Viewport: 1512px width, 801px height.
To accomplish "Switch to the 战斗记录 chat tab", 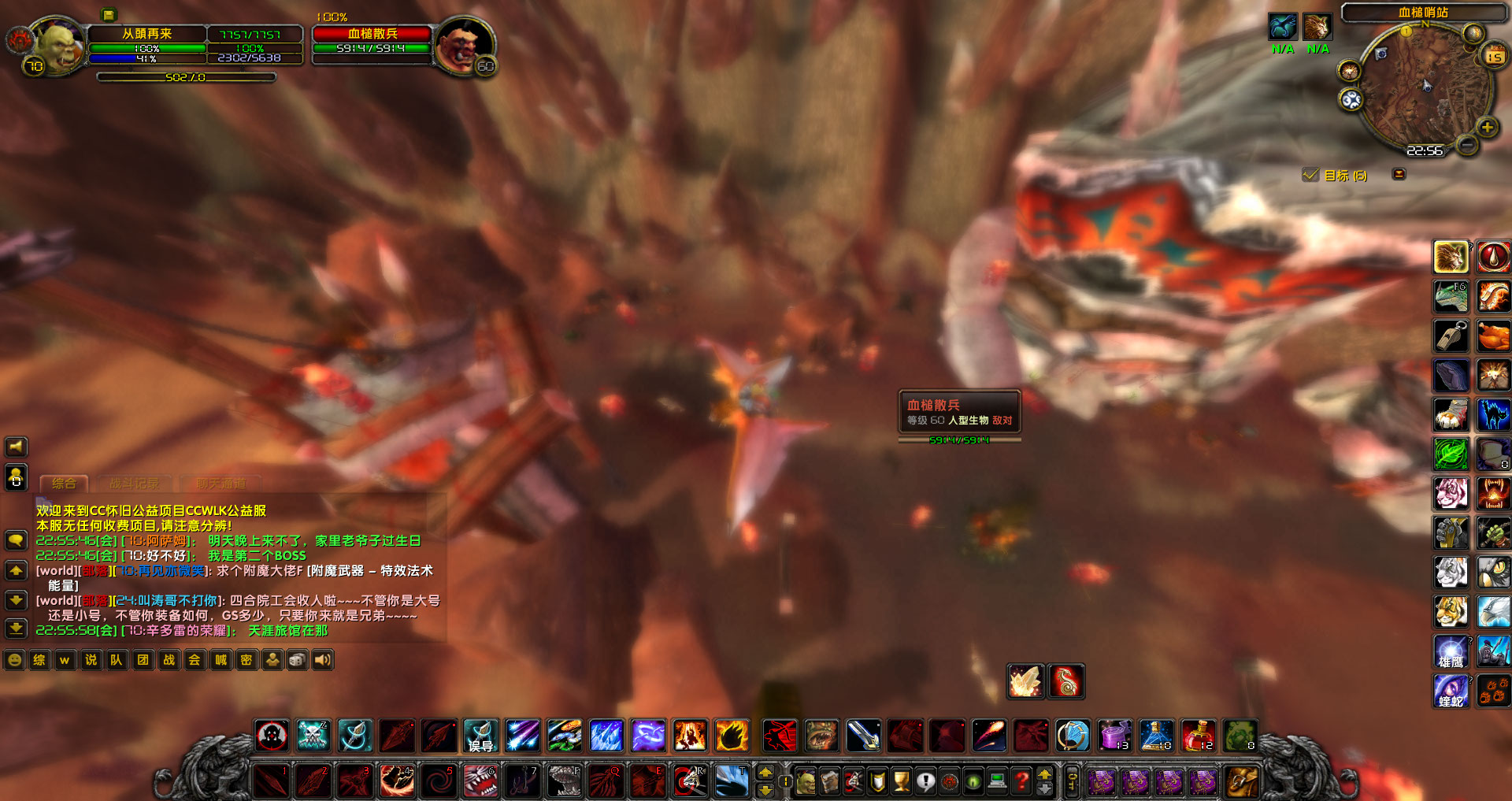I will click(135, 483).
